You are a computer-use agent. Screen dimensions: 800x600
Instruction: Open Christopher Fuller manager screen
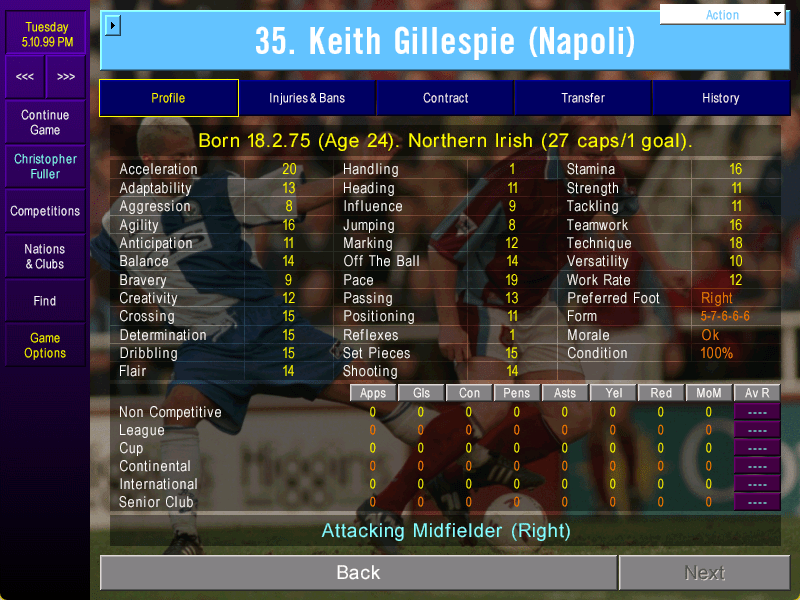point(45,166)
